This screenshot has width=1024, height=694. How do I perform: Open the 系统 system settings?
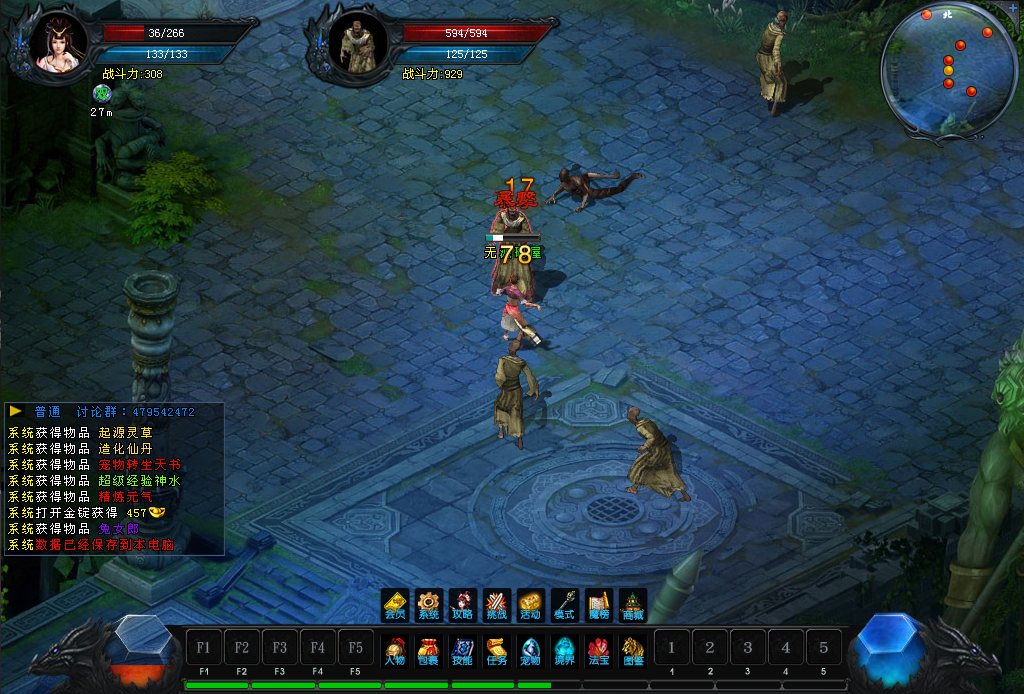429,604
